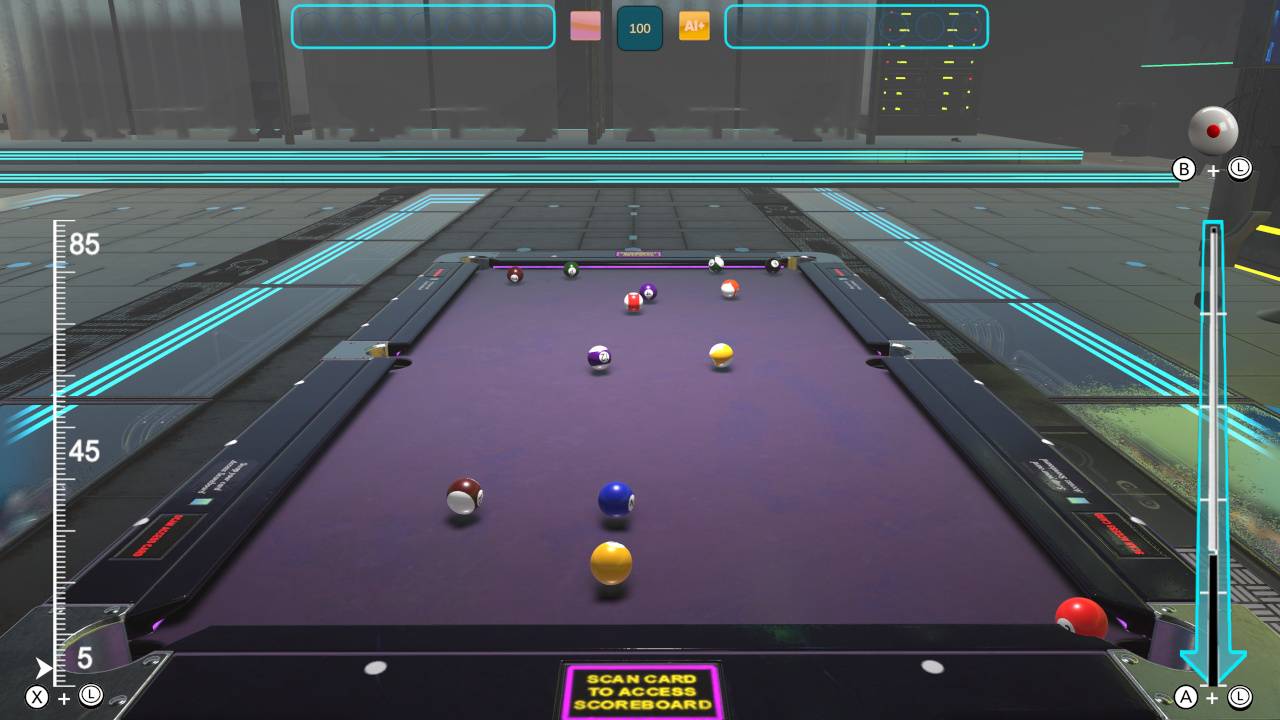The width and height of the screenshot is (1280, 720).
Task: Tap the red dot on the spin control ball
Action: 1213,128
